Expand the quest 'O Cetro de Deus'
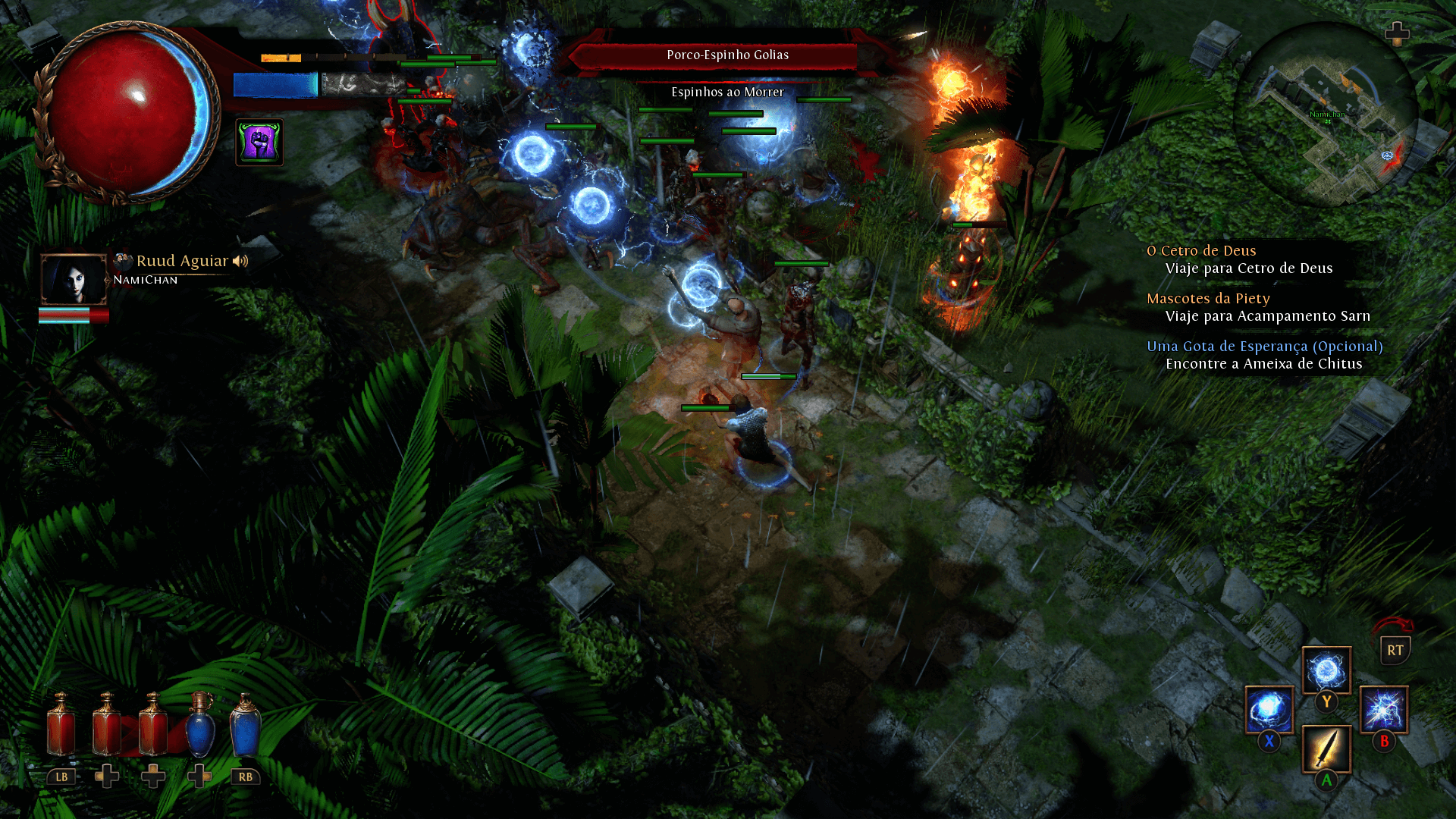The height and width of the screenshot is (819, 1456). 1202,250
